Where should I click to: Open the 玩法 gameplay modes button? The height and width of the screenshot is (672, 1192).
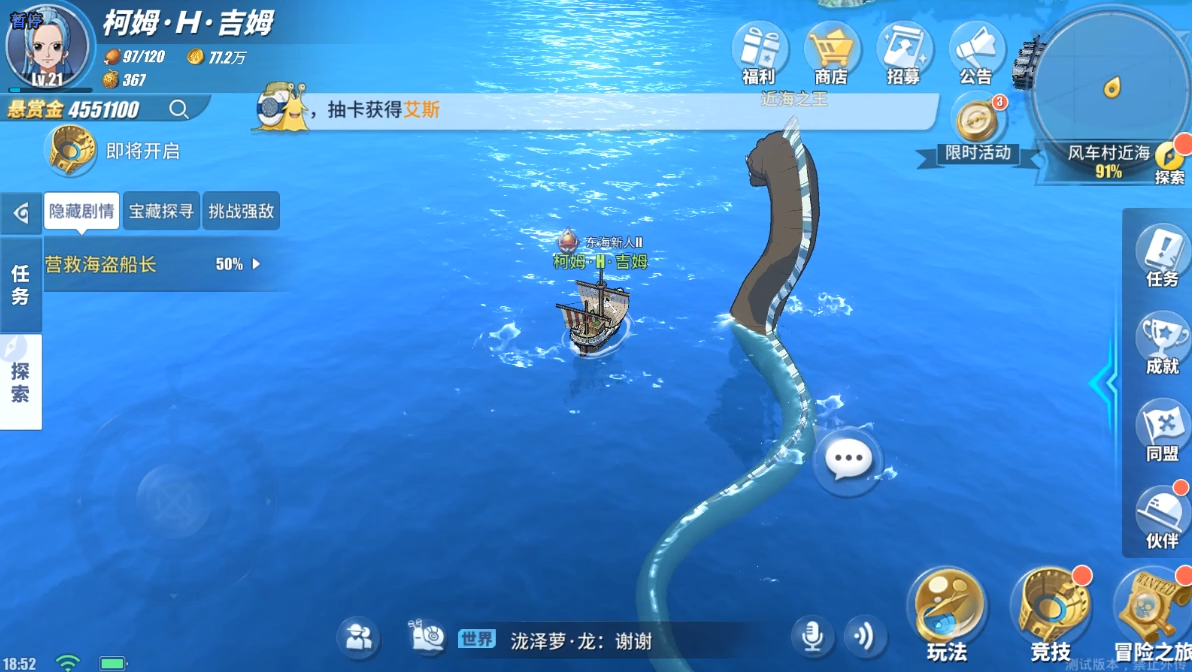coord(946,610)
